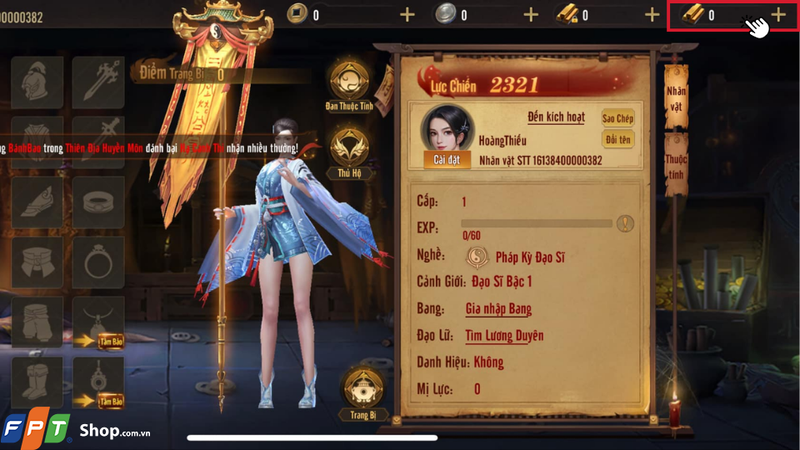800x450 pixels.
Task: Open Cài đặt under the character portrait
Action: pyautogui.click(x=447, y=159)
